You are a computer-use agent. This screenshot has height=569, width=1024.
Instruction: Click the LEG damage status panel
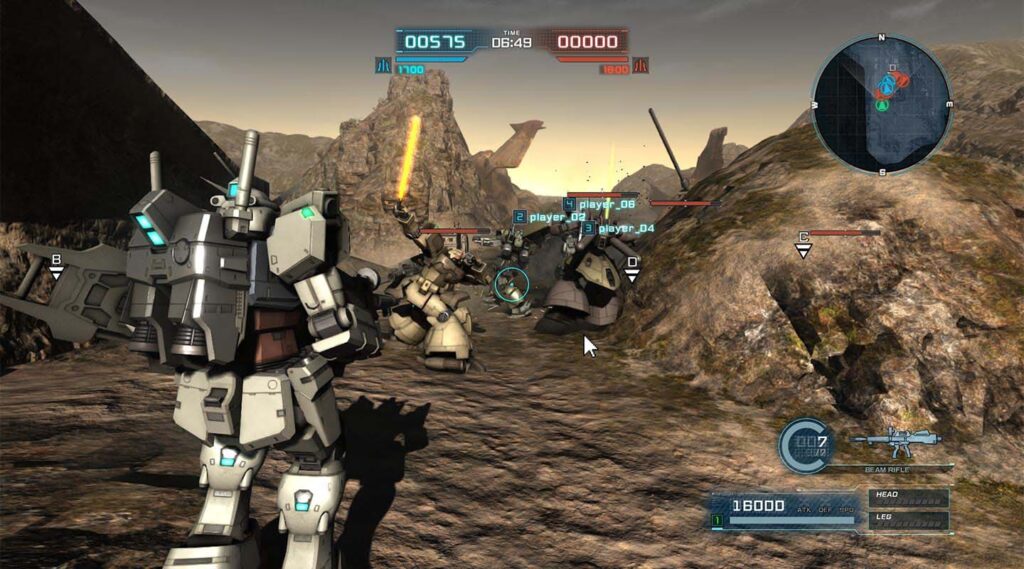pyautogui.click(x=907, y=520)
